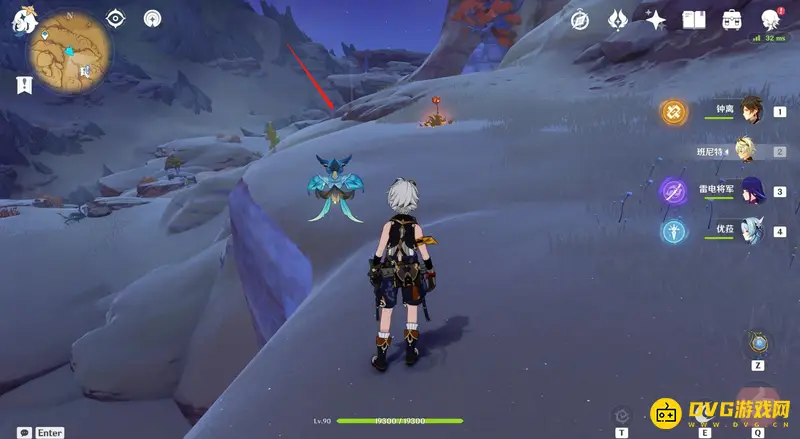The width and height of the screenshot is (800, 439).
Task: Open the backpack inventory
Action: 732,20
